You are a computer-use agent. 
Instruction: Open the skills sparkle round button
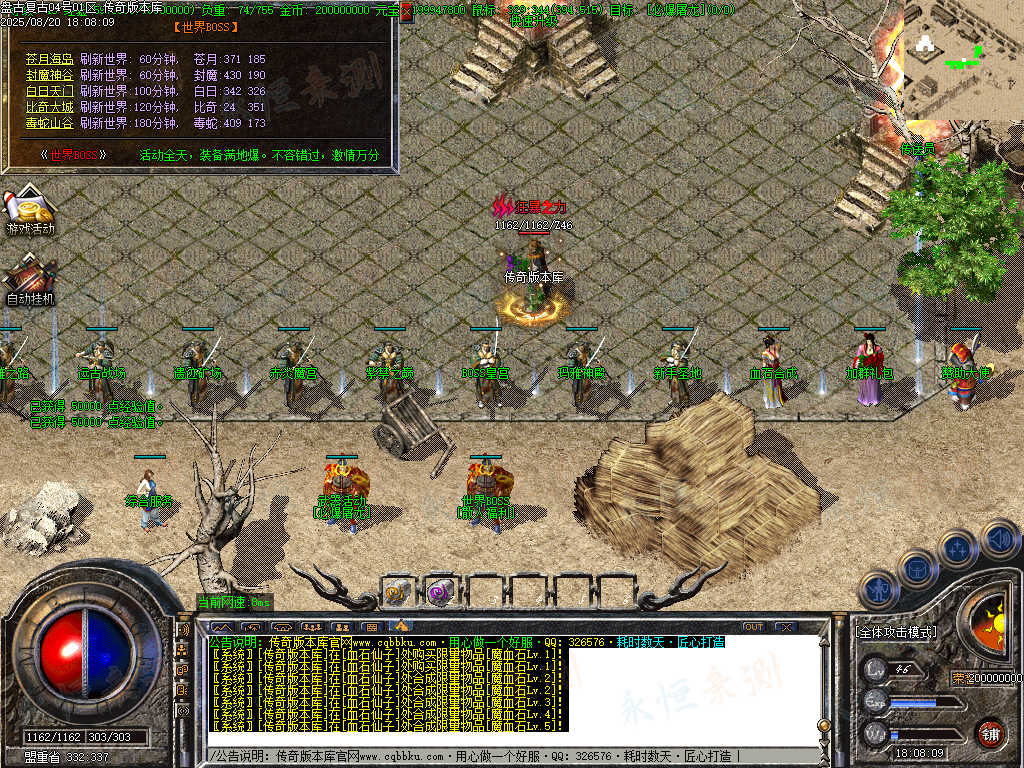(957, 548)
